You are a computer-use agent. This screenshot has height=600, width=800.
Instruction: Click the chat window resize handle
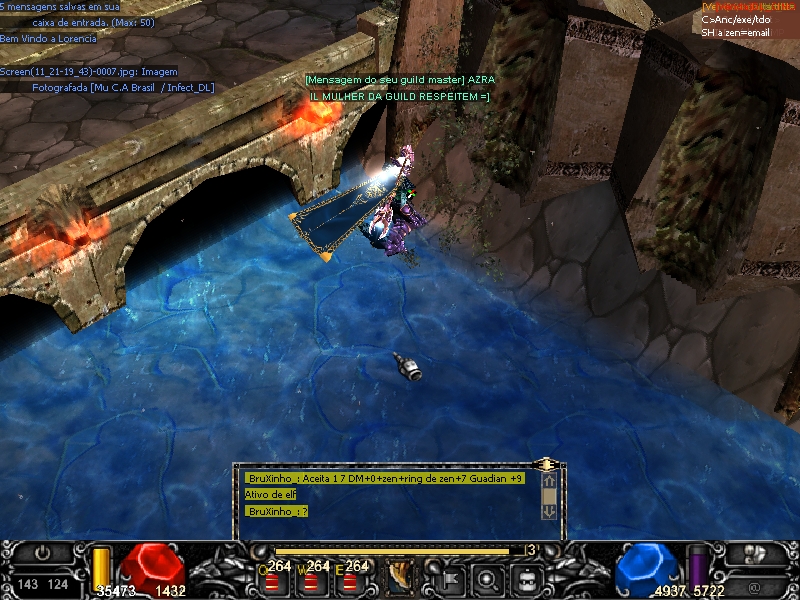point(546,465)
